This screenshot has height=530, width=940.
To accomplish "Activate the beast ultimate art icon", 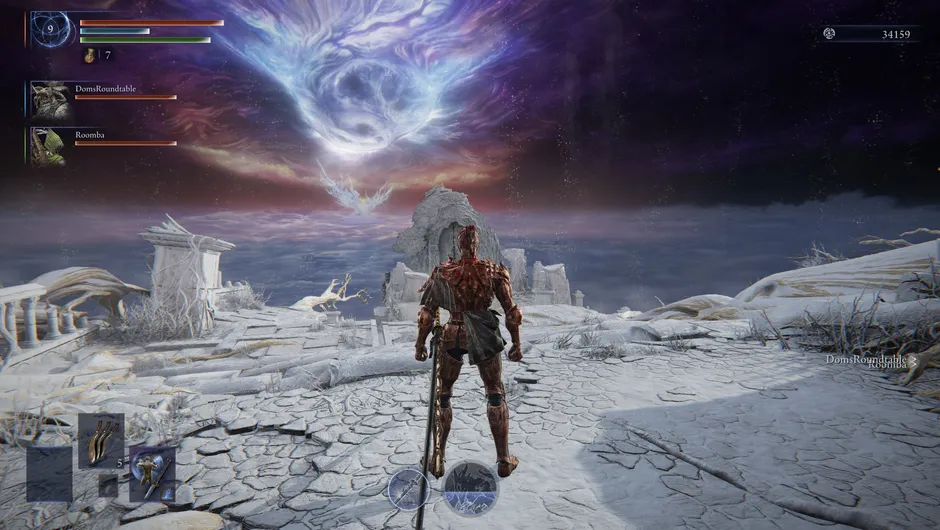I will 470,487.
